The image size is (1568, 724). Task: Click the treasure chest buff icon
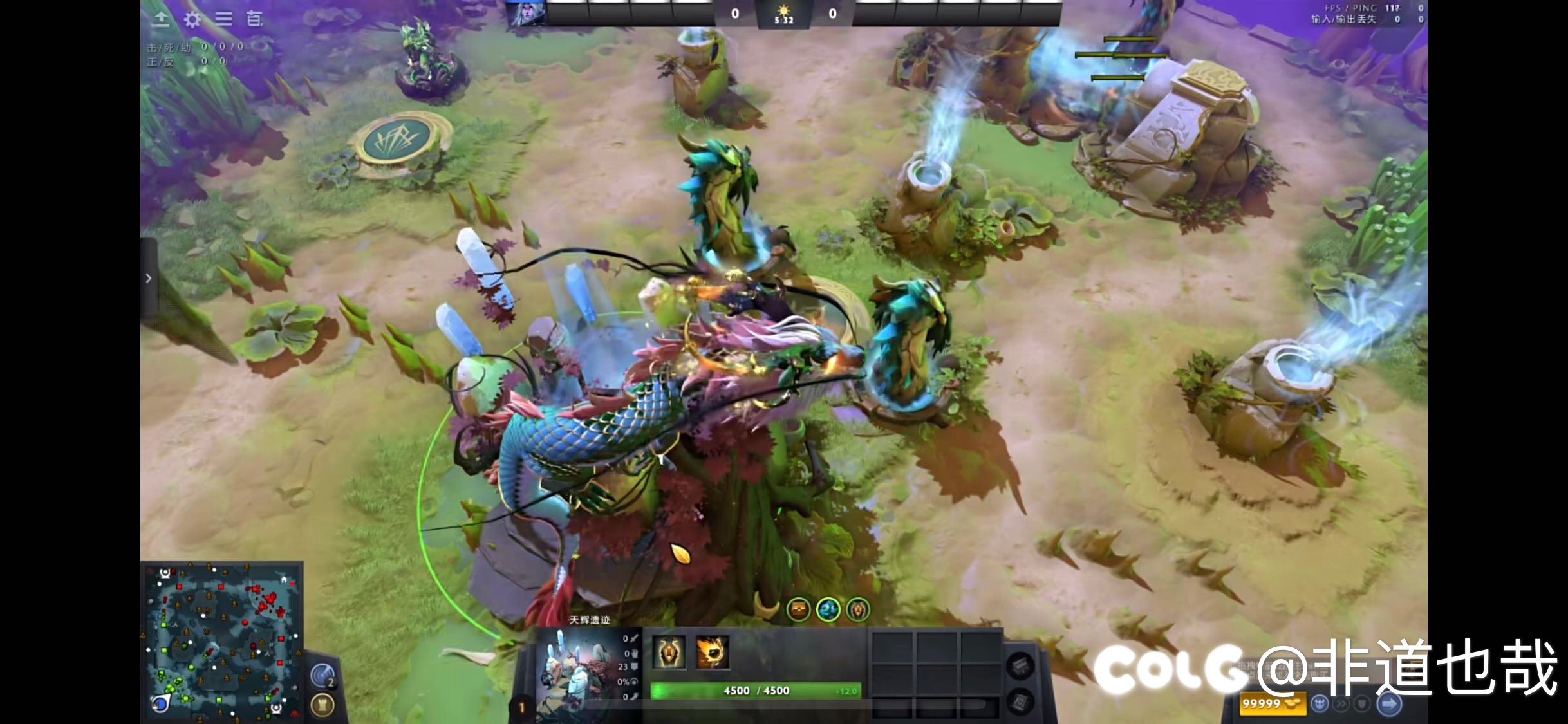click(x=798, y=609)
